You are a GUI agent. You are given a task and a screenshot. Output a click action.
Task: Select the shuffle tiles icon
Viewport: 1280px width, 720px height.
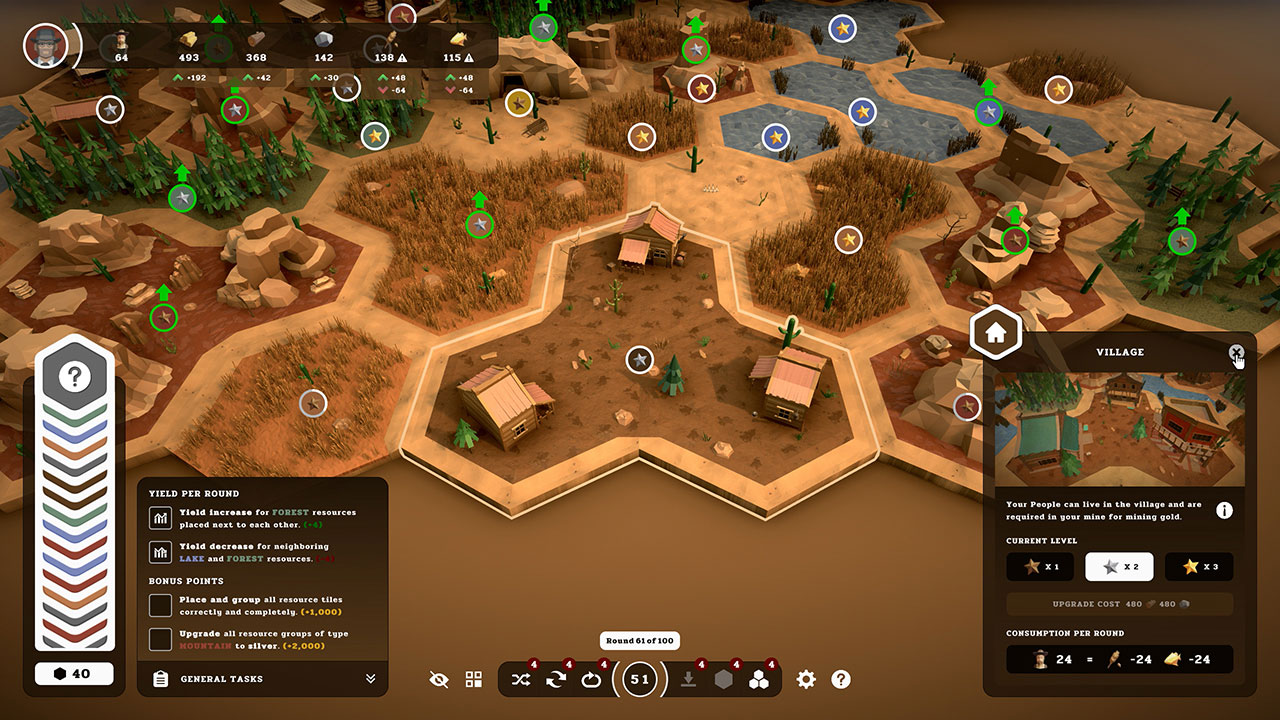(x=520, y=679)
